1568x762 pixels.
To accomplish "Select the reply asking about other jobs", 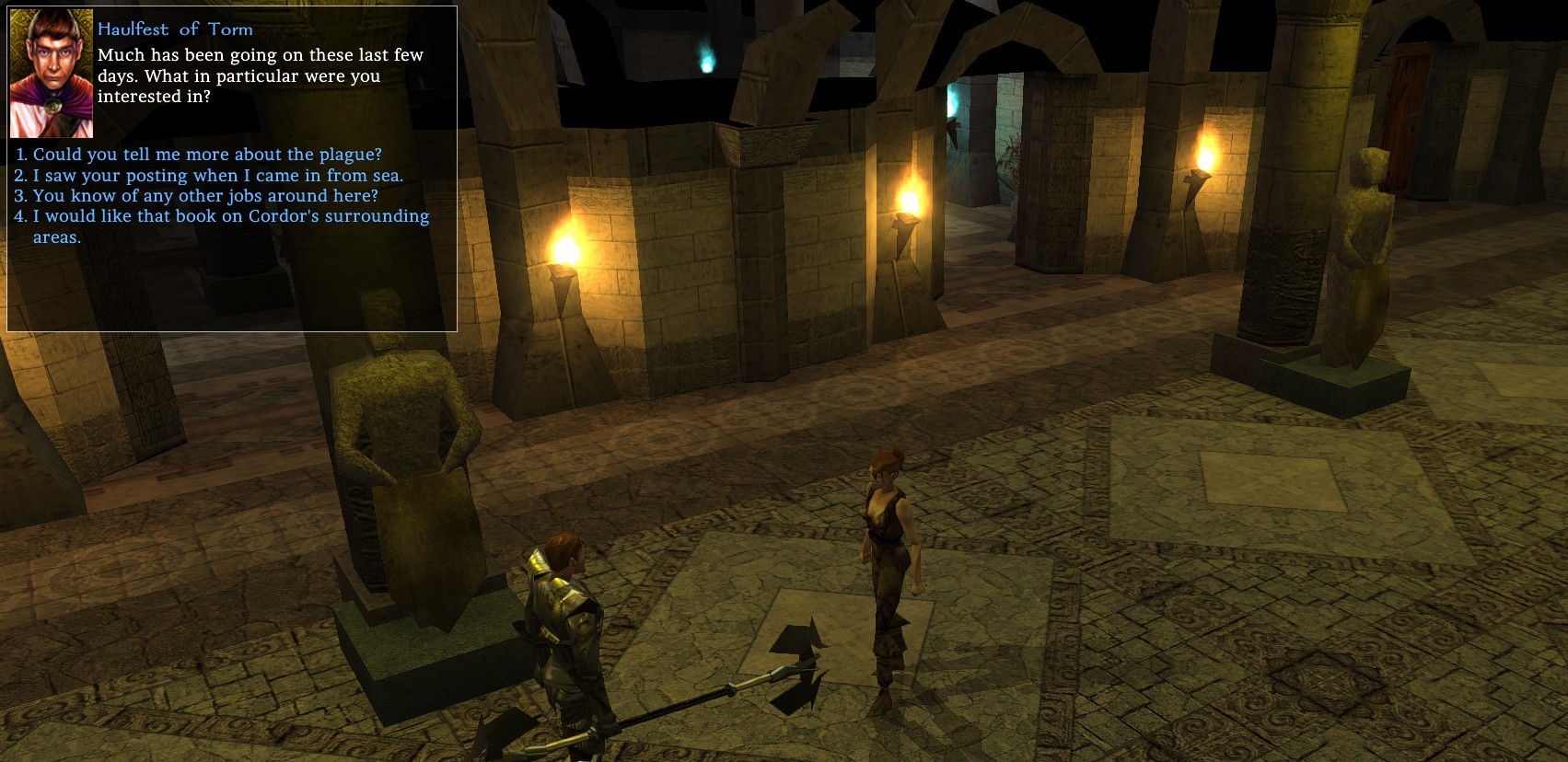I will pyautogui.click(x=204, y=196).
